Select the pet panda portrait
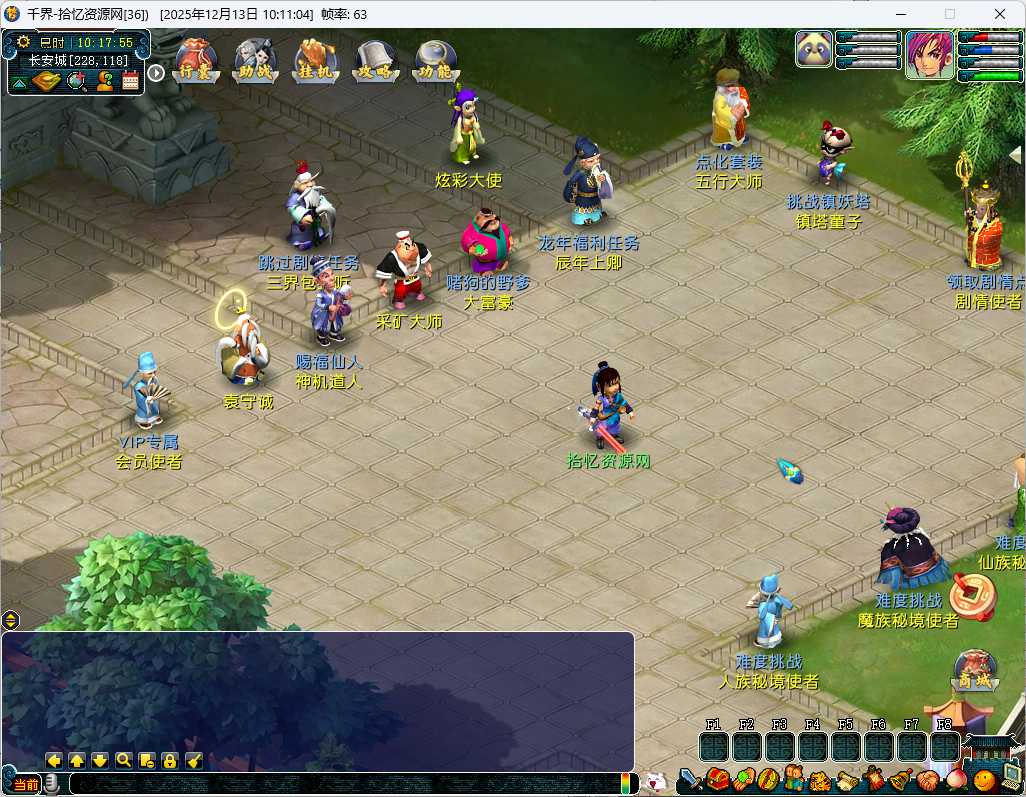Image resolution: width=1026 pixels, height=797 pixels. point(814,49)
